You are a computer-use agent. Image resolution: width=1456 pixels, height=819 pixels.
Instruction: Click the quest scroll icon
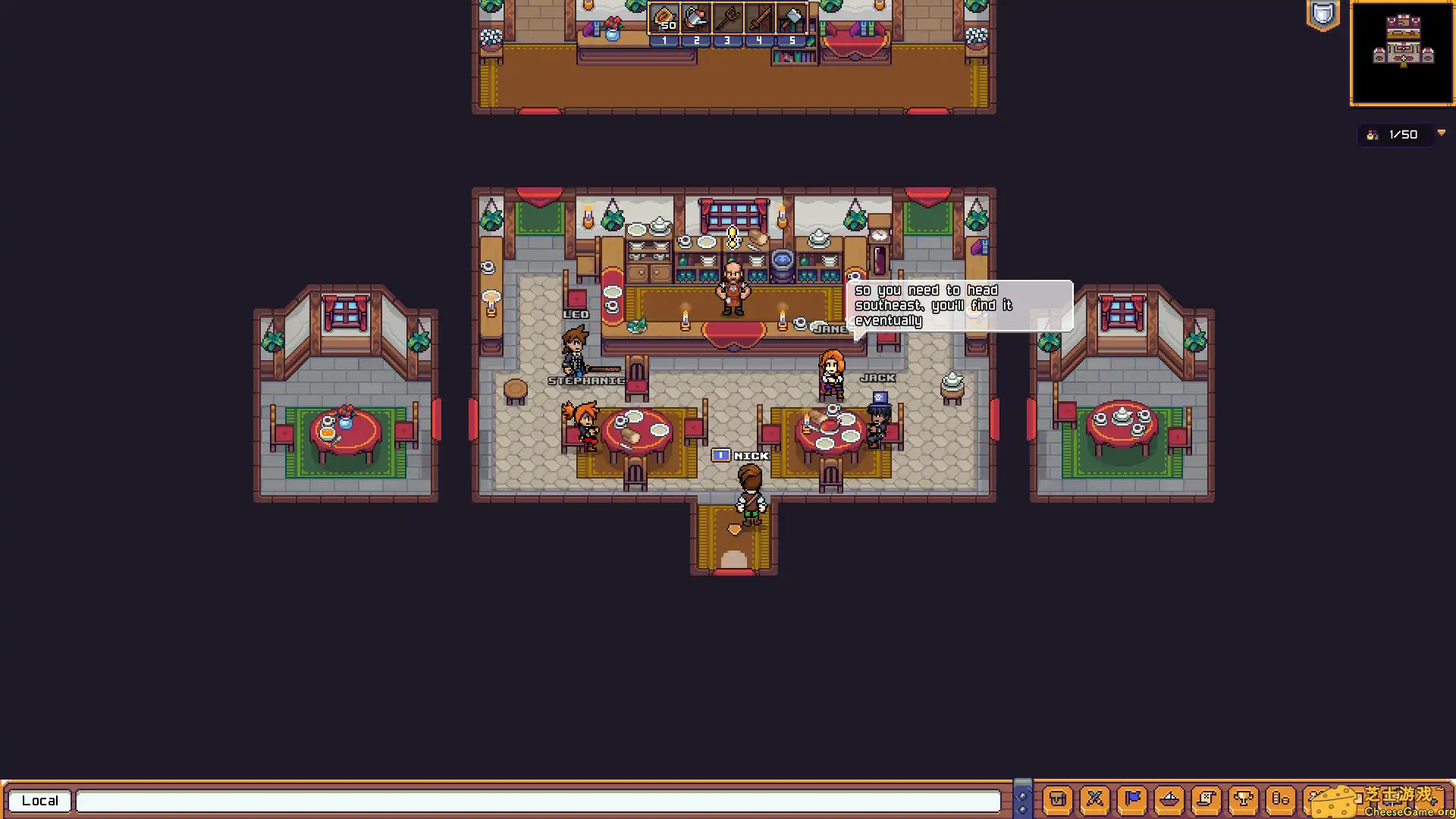[x=1207, y=799]
